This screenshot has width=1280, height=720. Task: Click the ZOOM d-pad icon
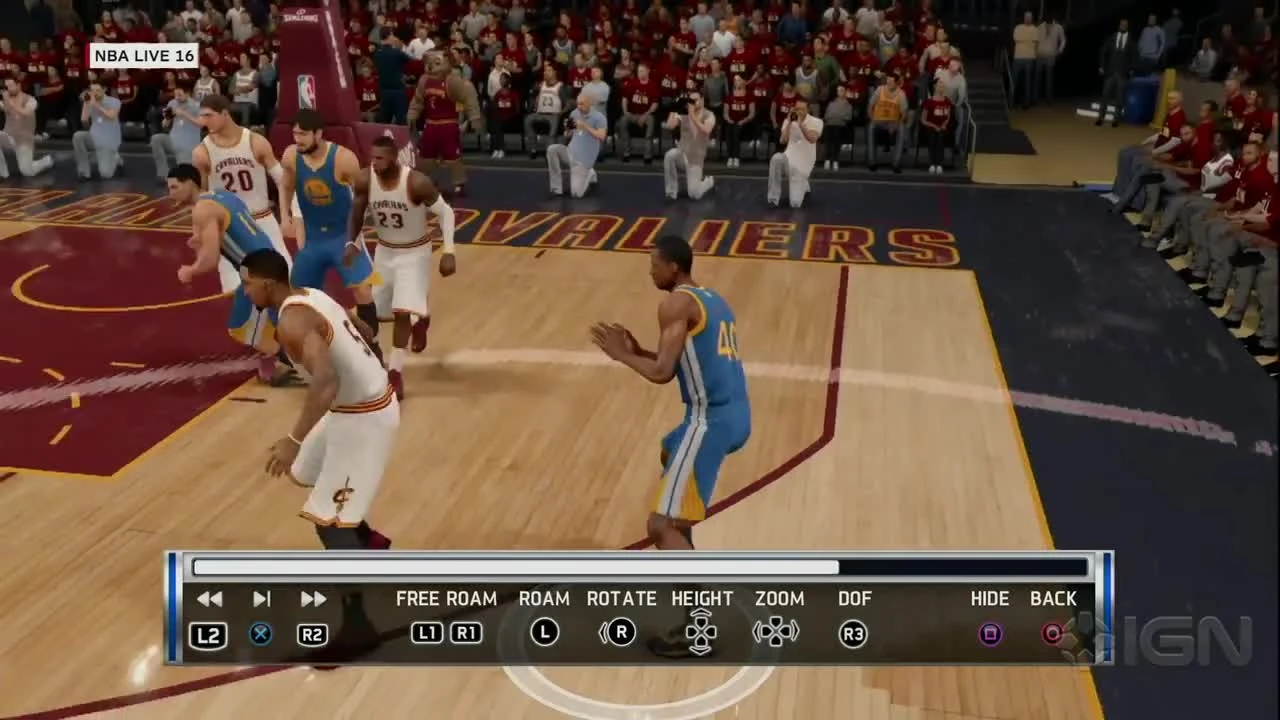pos(778,633)
